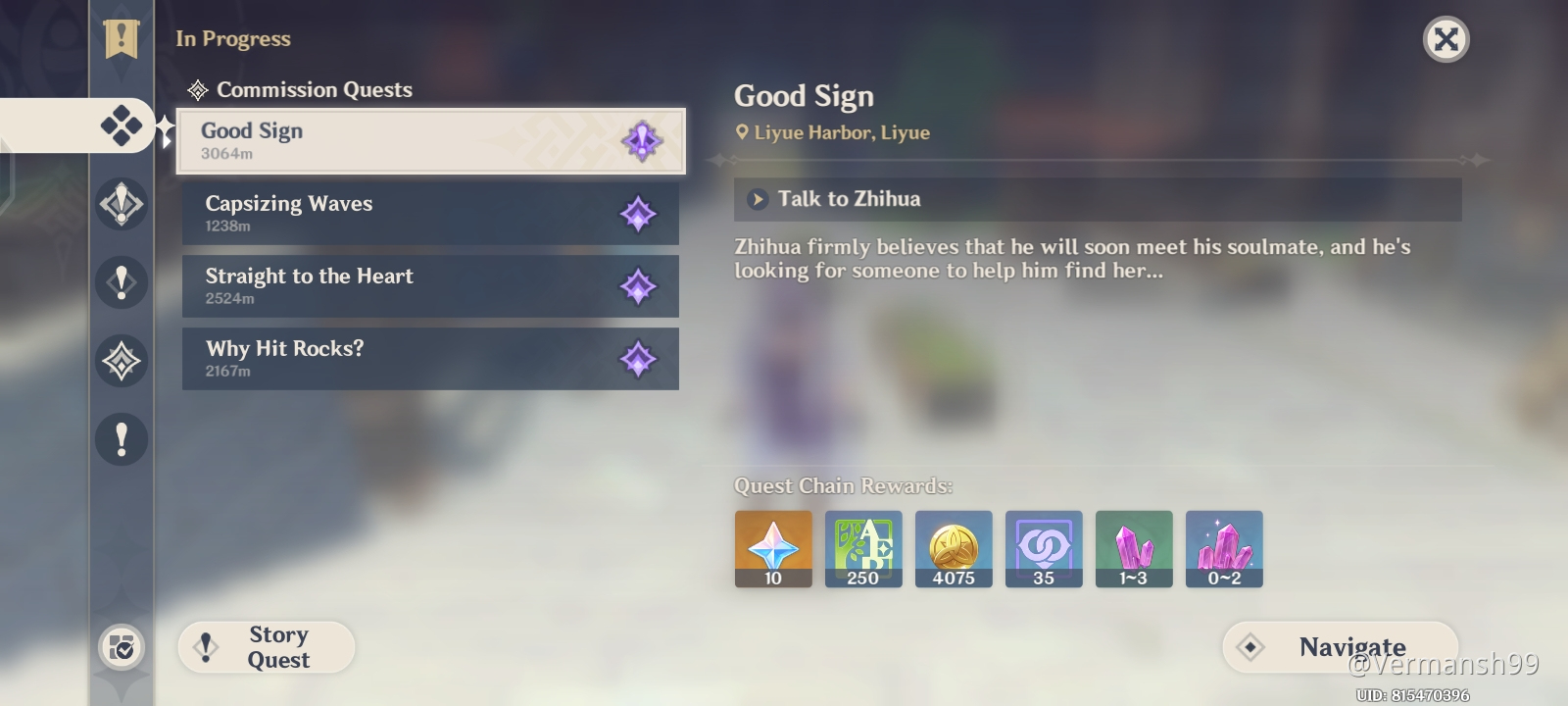1568x706 pixels.
Task: Expand the Talk to Zhihua objective
Action: point(756,199)
